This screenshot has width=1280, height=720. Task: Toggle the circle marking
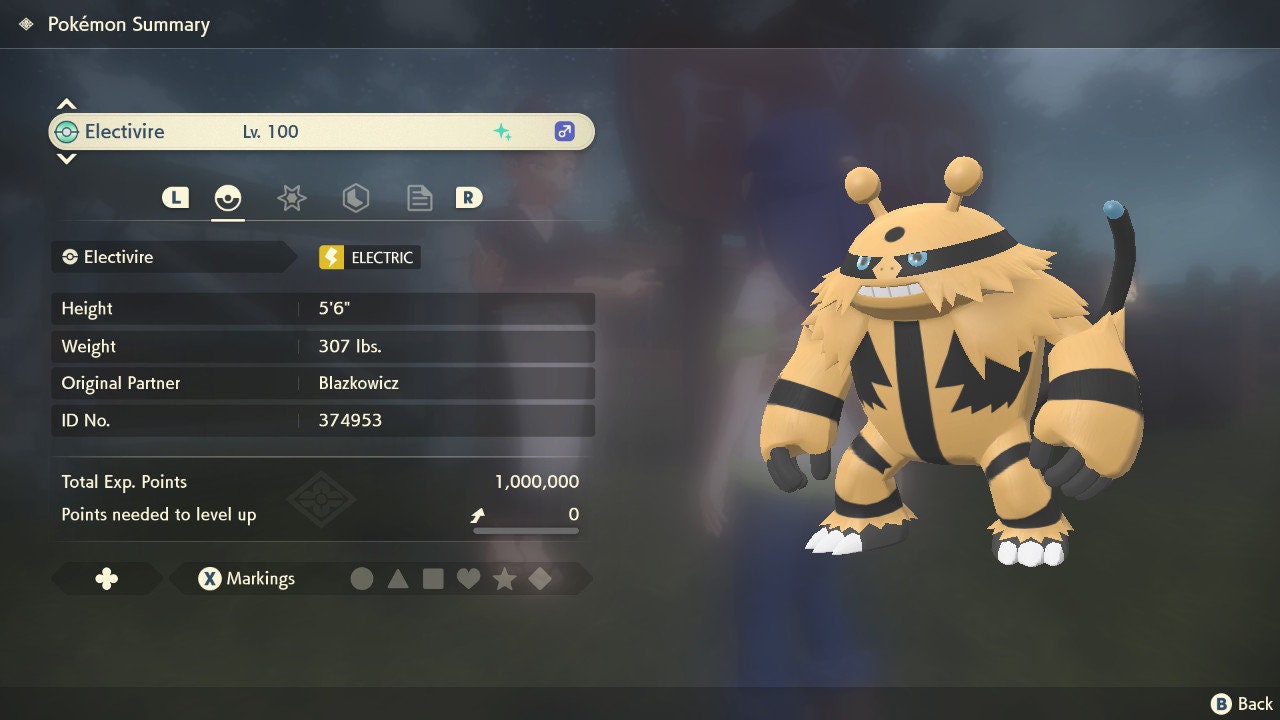tap(362, 579)
